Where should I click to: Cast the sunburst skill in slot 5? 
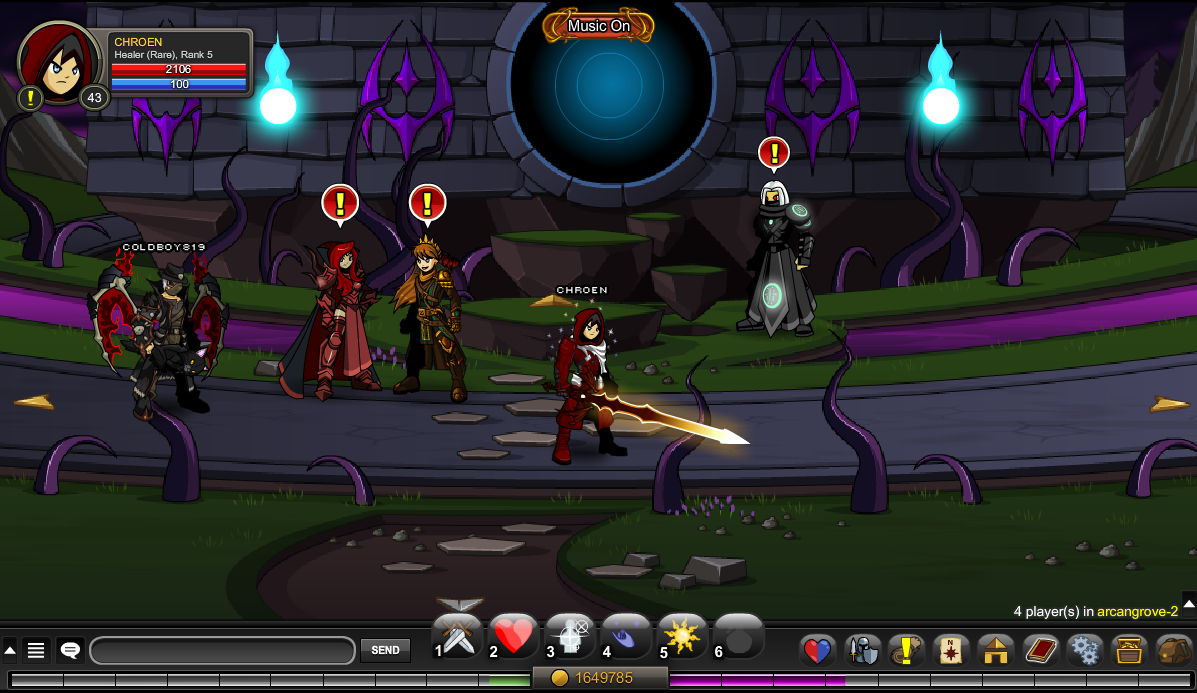click(x=682, y=637)
